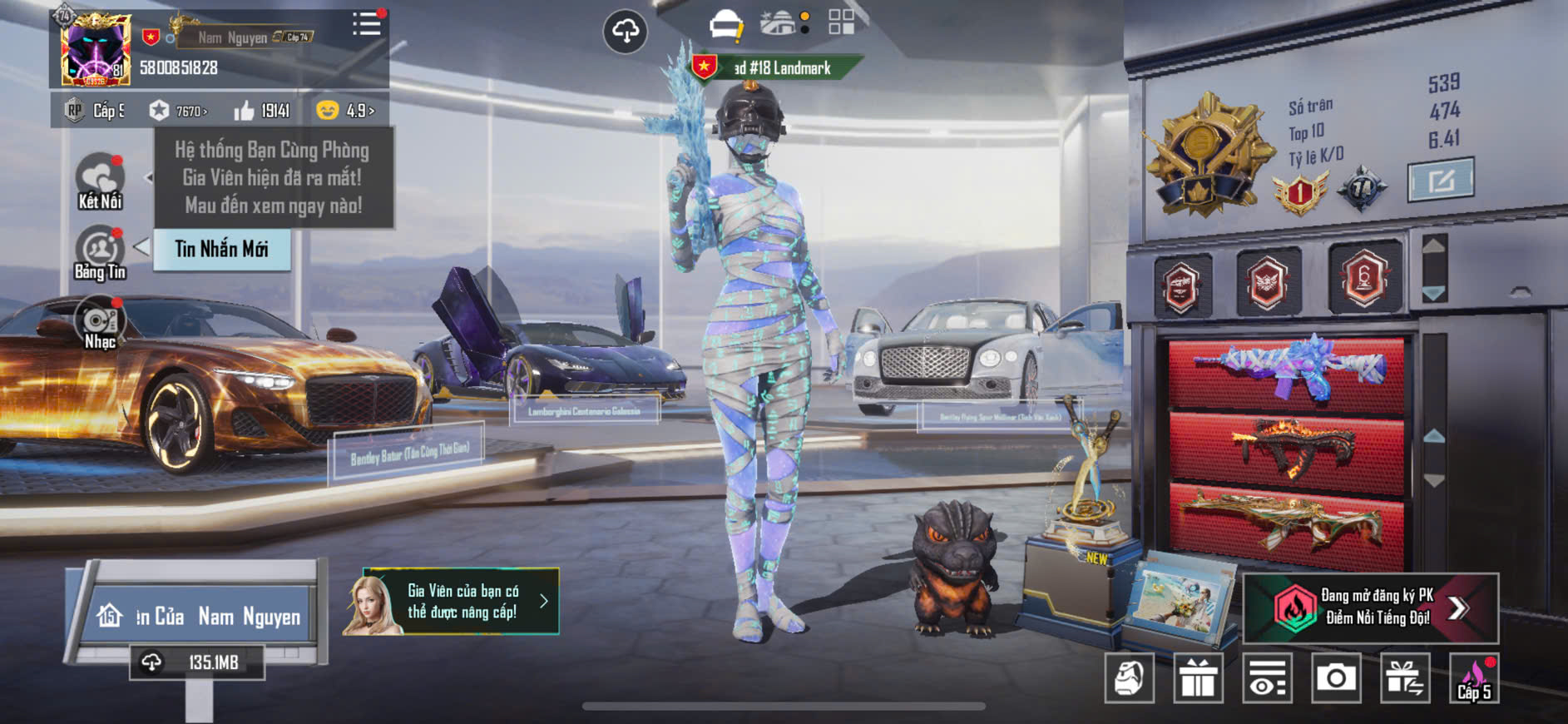Select the blue crystal rifle skin slot
Viewport: 1568px width, 724px height.
click(x=1287, y=370)
